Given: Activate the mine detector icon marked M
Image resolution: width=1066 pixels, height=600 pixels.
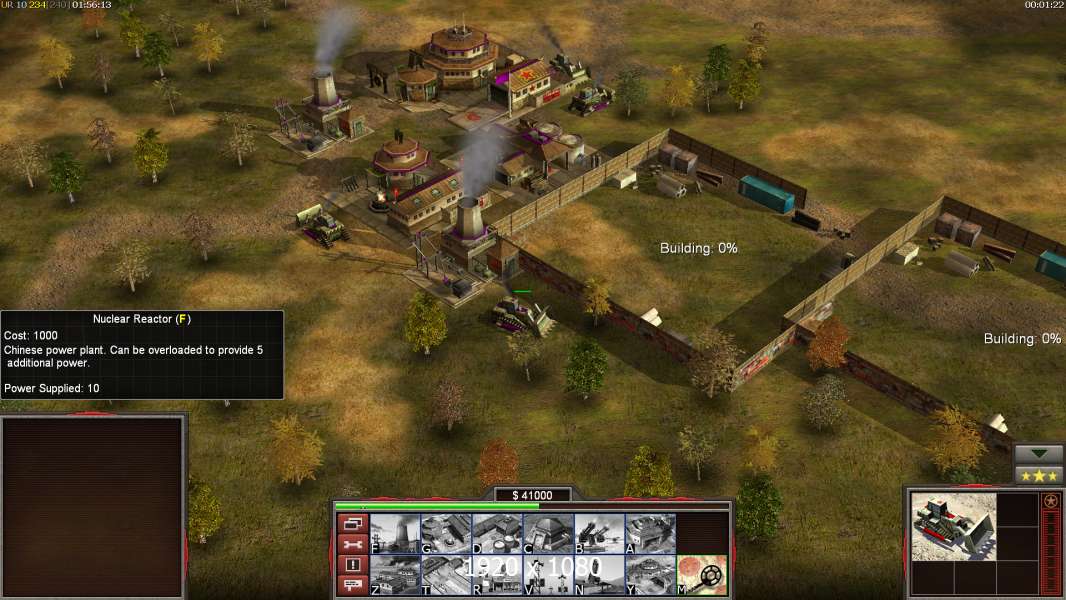Looking at the screenshot, I should pos(702,575).
